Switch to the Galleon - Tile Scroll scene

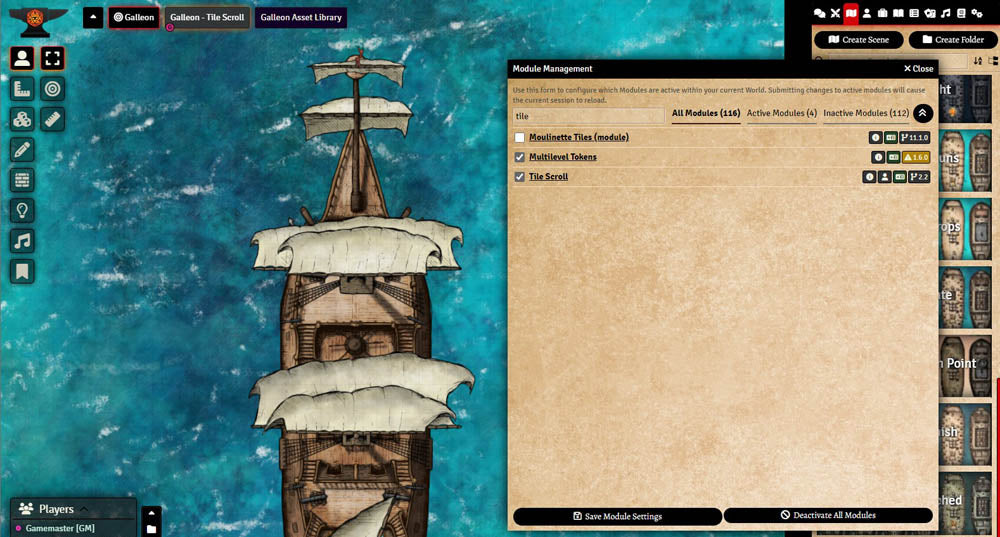click(x=208, y=18)
